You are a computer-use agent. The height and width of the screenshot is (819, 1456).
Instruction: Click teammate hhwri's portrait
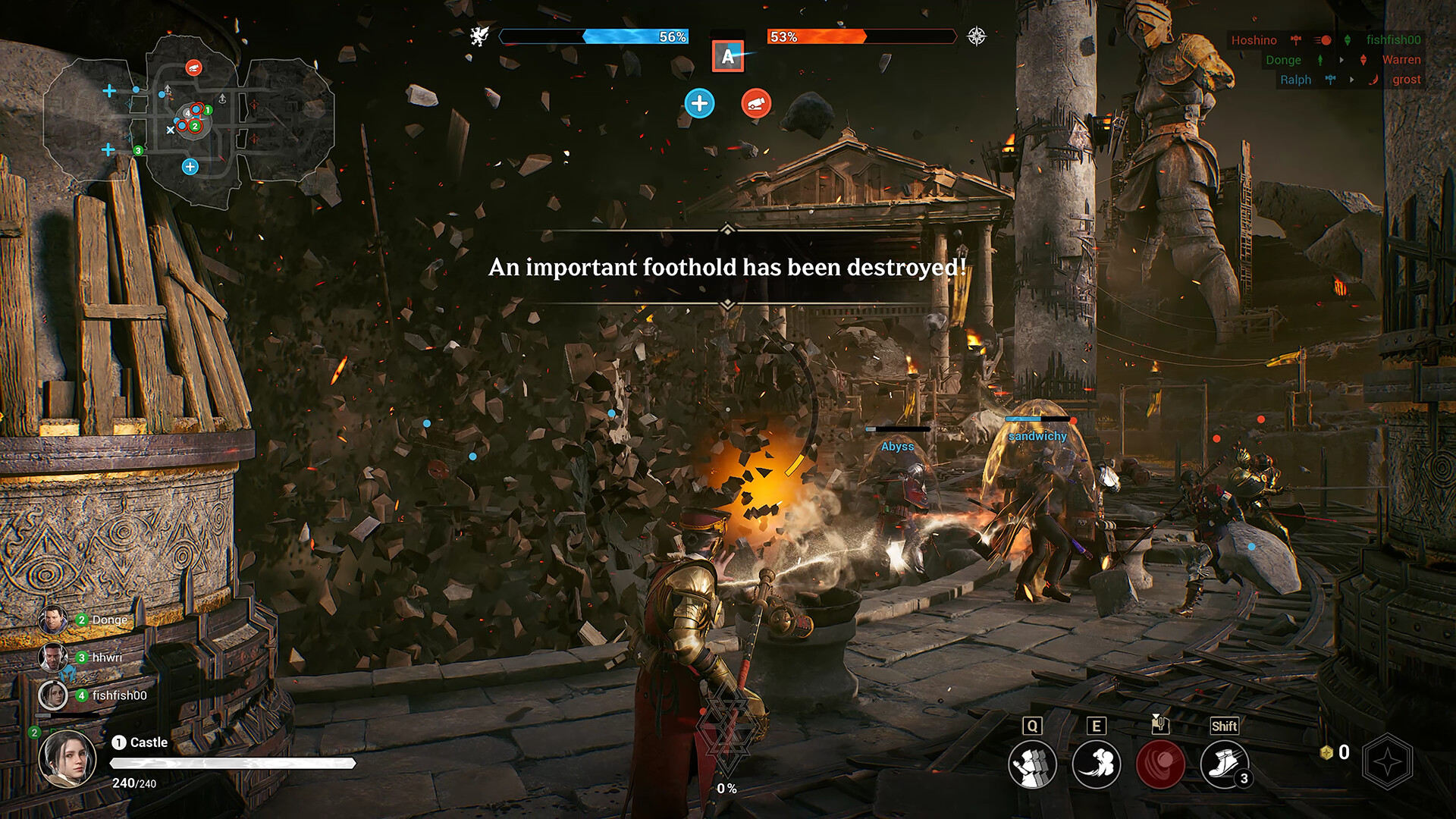[x=54, y=657]
